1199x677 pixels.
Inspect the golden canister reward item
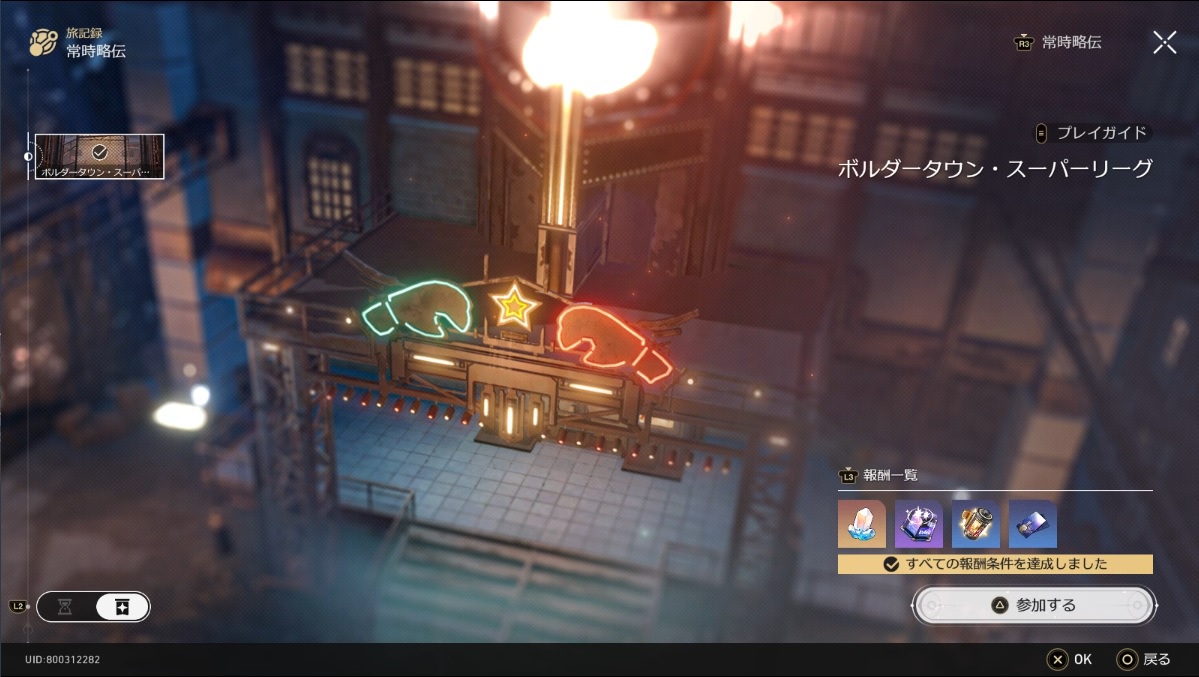click(975, 525)
